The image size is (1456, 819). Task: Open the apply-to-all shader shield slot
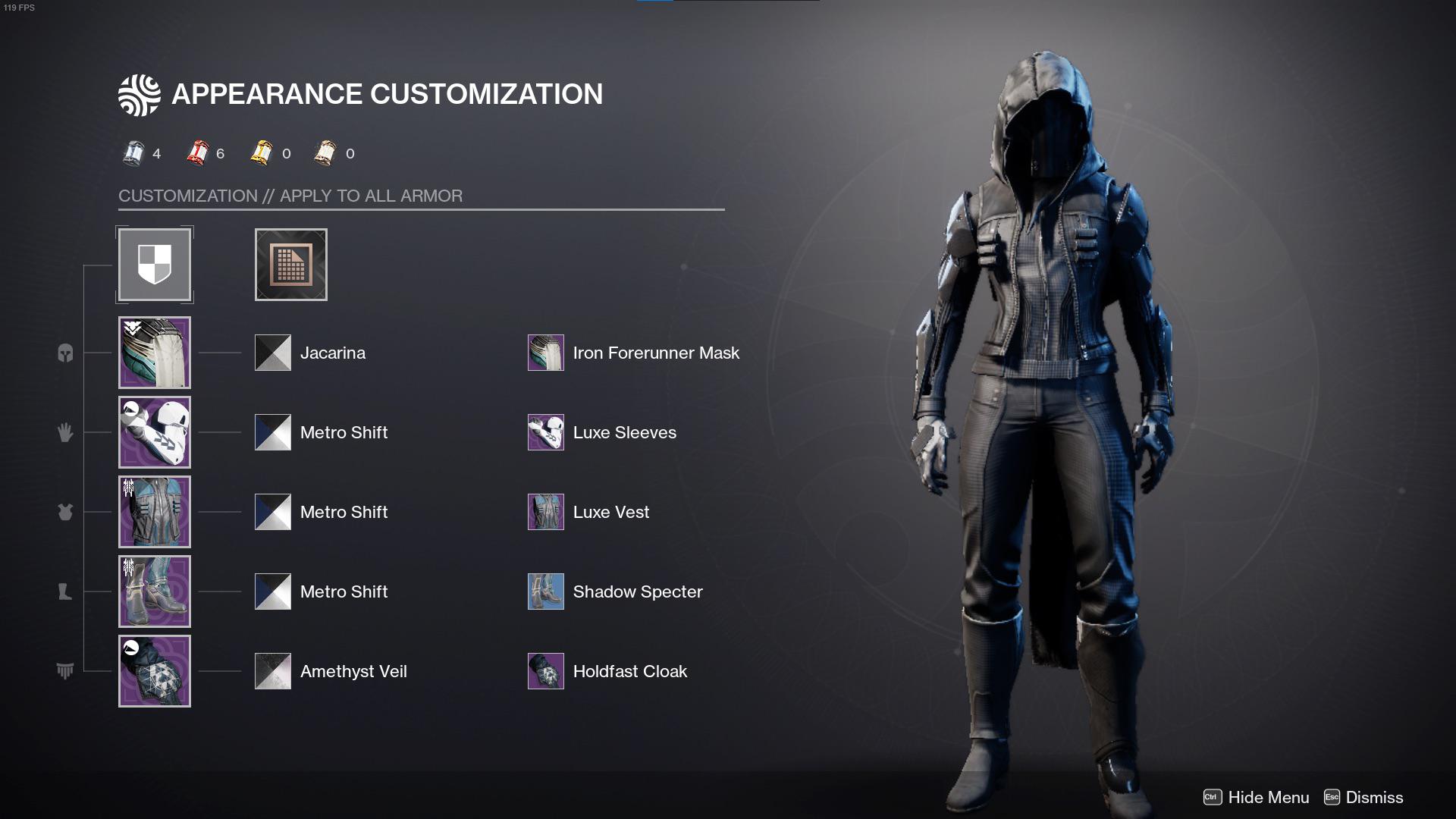click(155, 264)
